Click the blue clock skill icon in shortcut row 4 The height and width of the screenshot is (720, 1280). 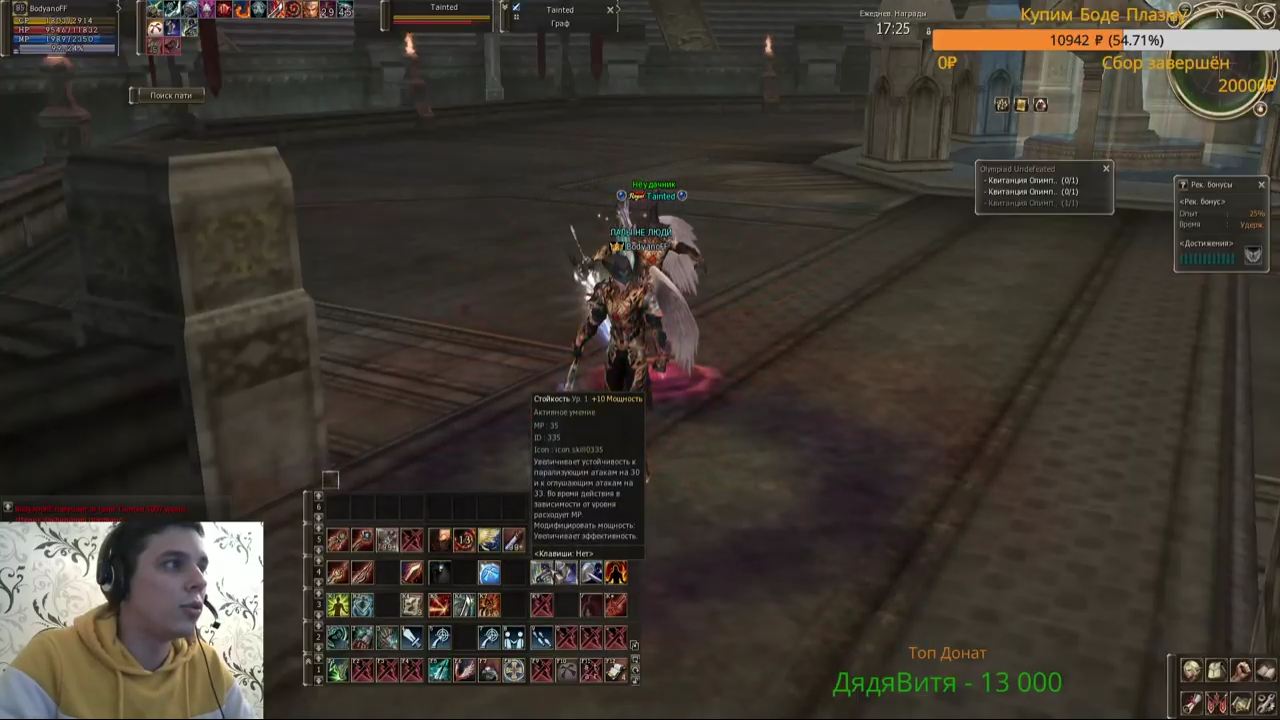488,573
